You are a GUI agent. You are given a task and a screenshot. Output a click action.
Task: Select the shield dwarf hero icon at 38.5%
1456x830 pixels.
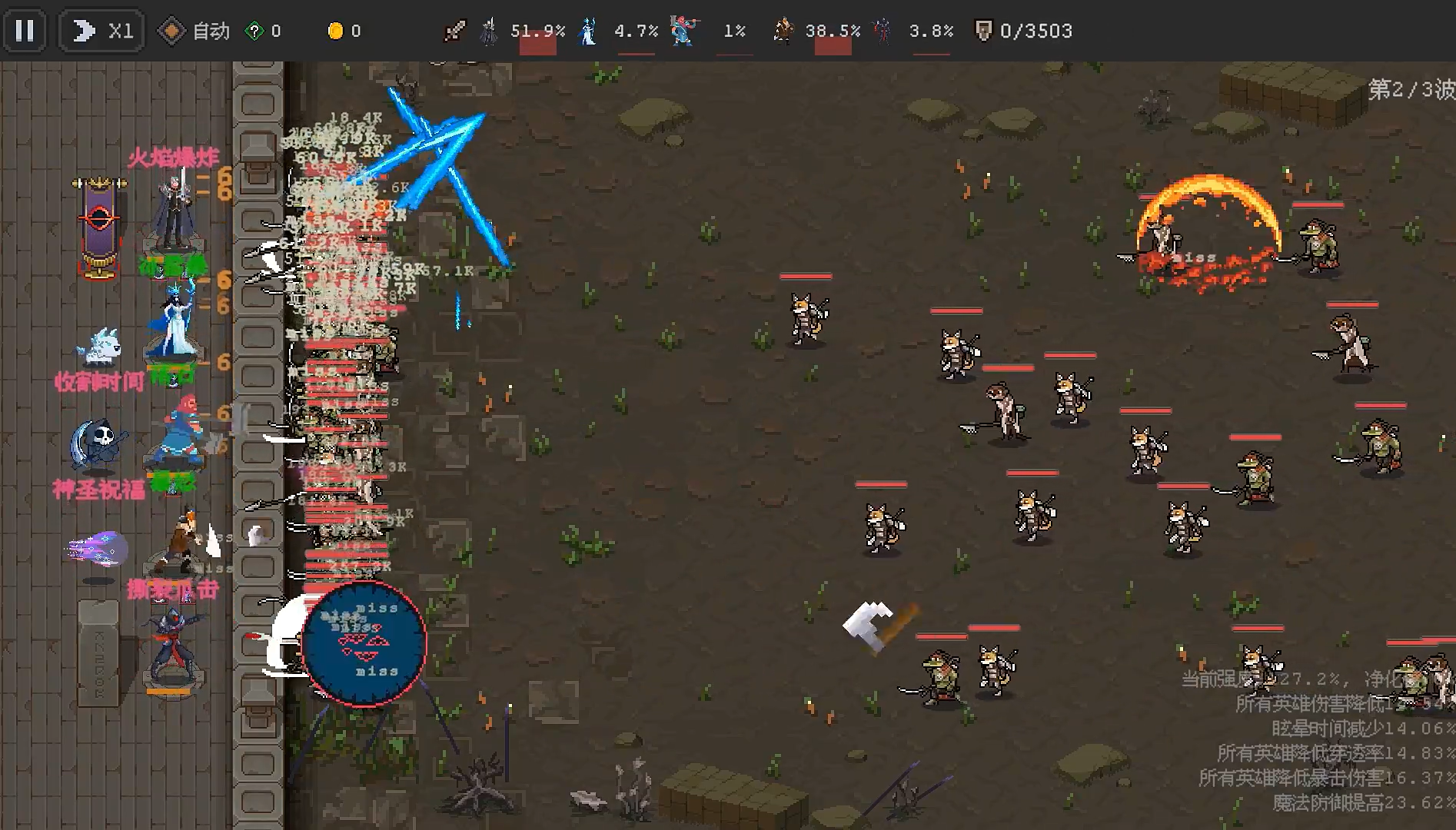784,29
